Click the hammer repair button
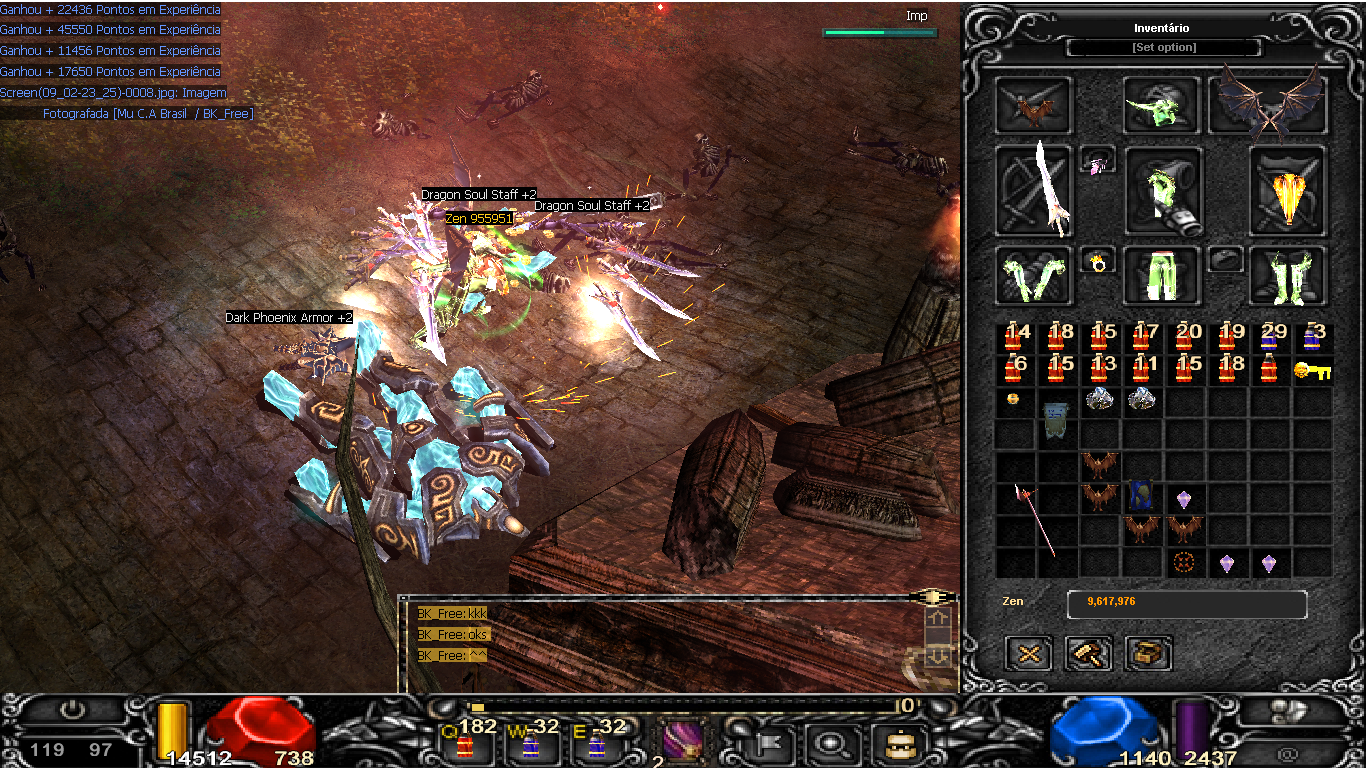Viewport: 1366px width, 768px height. (x=1088, y=654)
